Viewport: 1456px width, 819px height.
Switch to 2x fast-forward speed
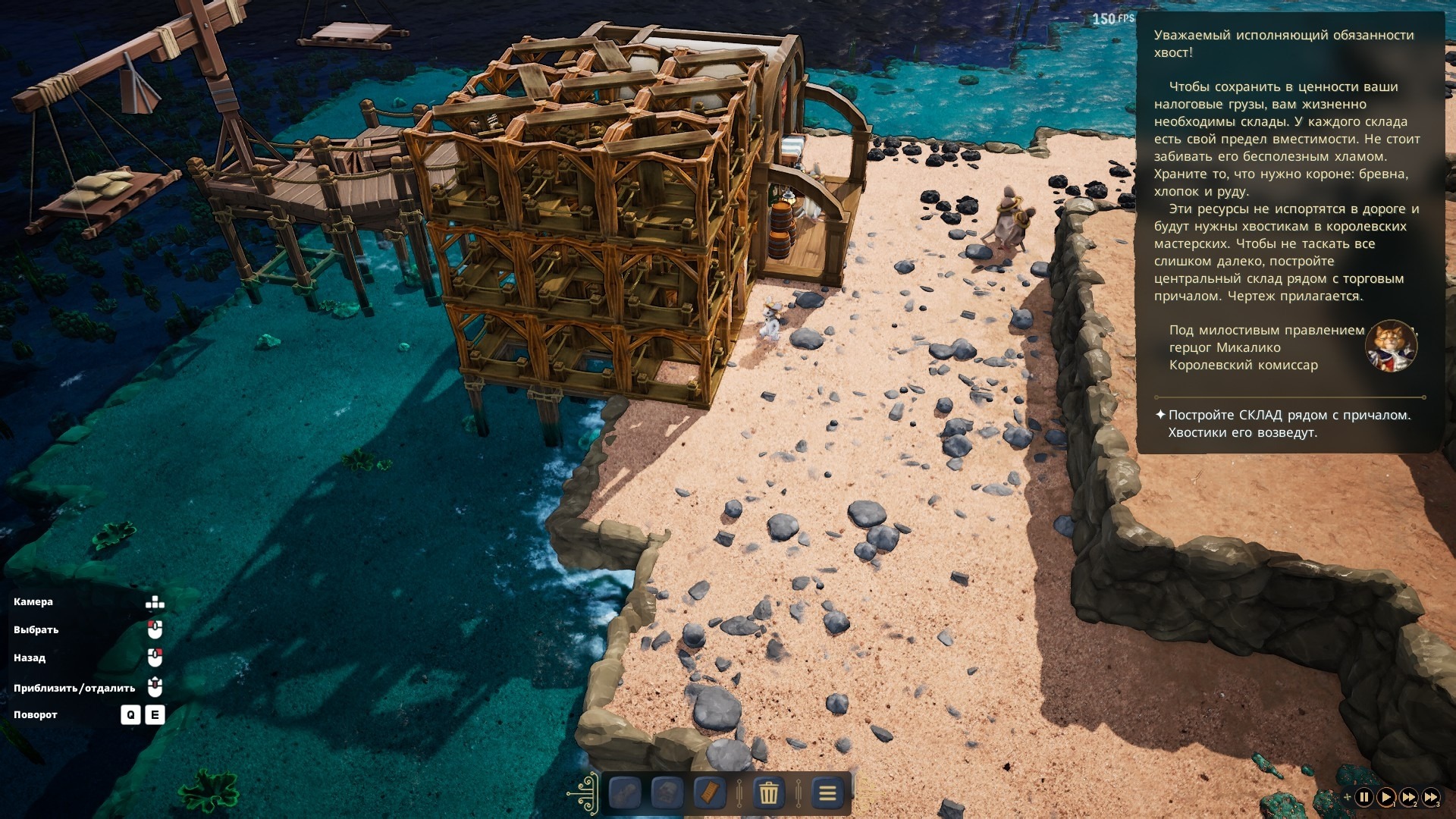pos(1408,797)
